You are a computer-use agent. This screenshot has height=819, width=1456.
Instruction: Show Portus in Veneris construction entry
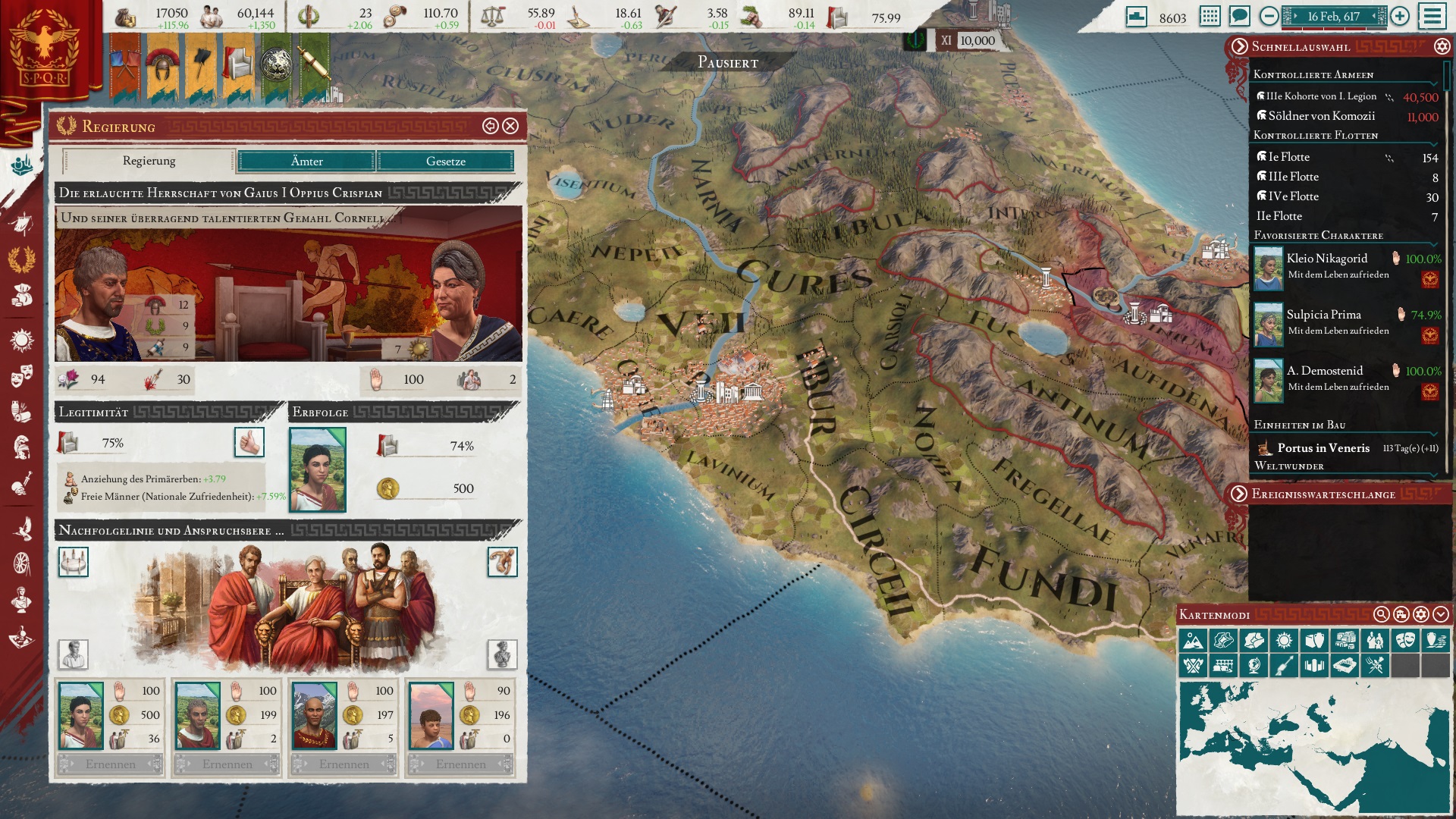[x=1323, y=448]
